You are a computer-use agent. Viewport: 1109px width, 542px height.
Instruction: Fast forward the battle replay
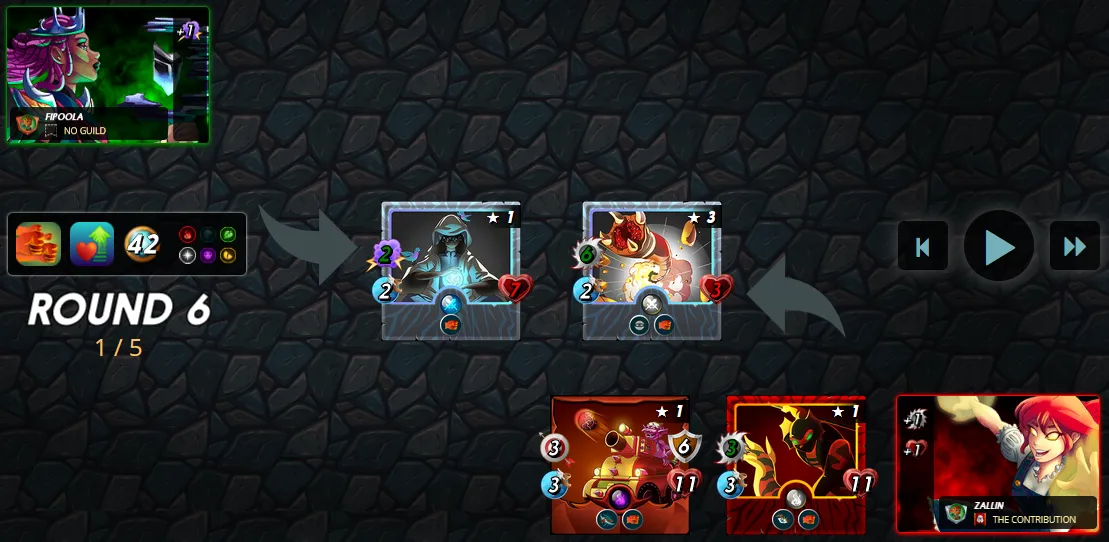click(x=1074, y=246)
